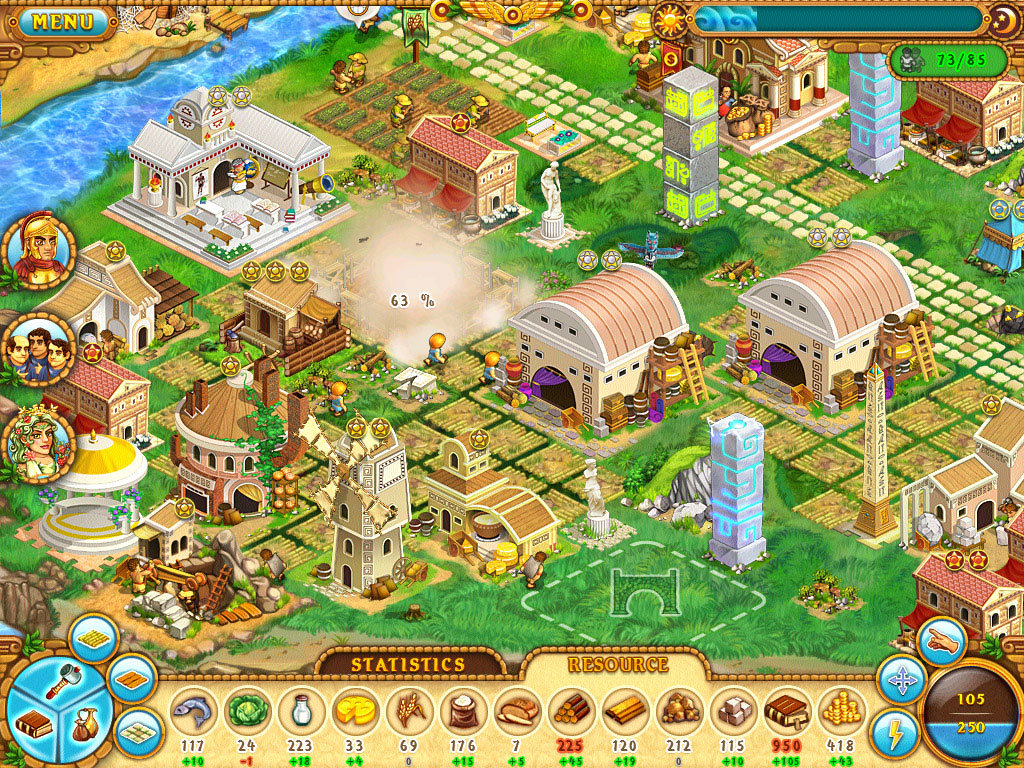The image size is (1024, 768).
Task: Open the book section of the build wheel
Action: (34, 723)
